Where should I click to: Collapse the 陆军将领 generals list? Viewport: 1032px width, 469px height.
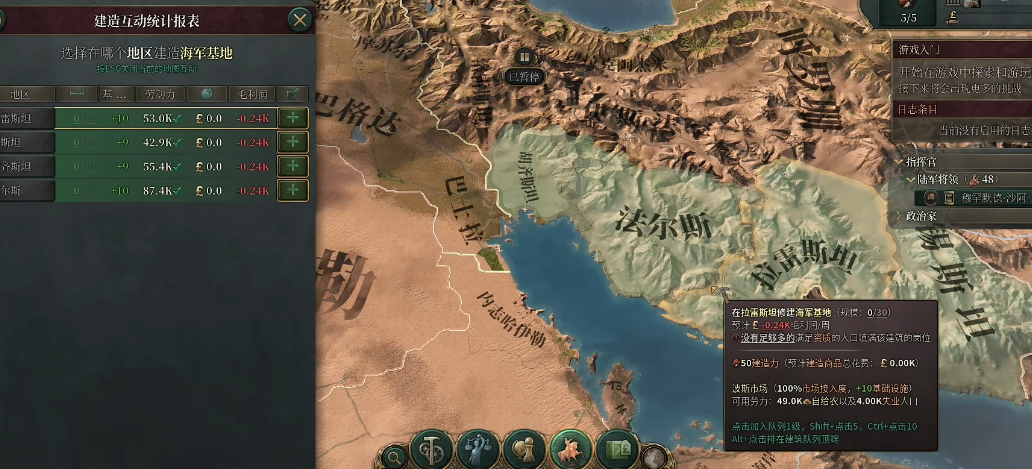(x=909, y=179)
